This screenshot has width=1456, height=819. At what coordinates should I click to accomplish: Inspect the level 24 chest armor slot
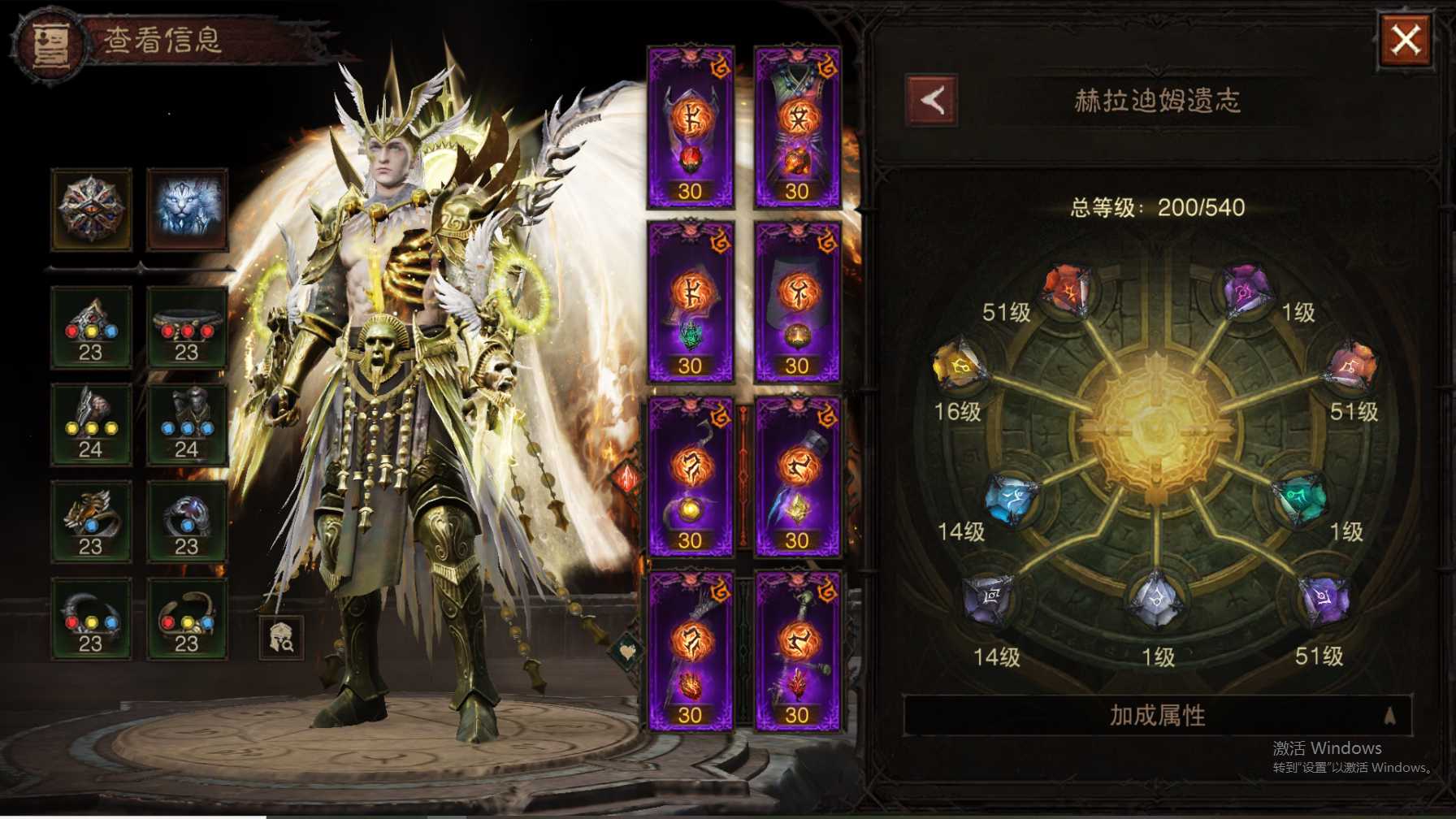pyautogui.click(x=188, y=424)
